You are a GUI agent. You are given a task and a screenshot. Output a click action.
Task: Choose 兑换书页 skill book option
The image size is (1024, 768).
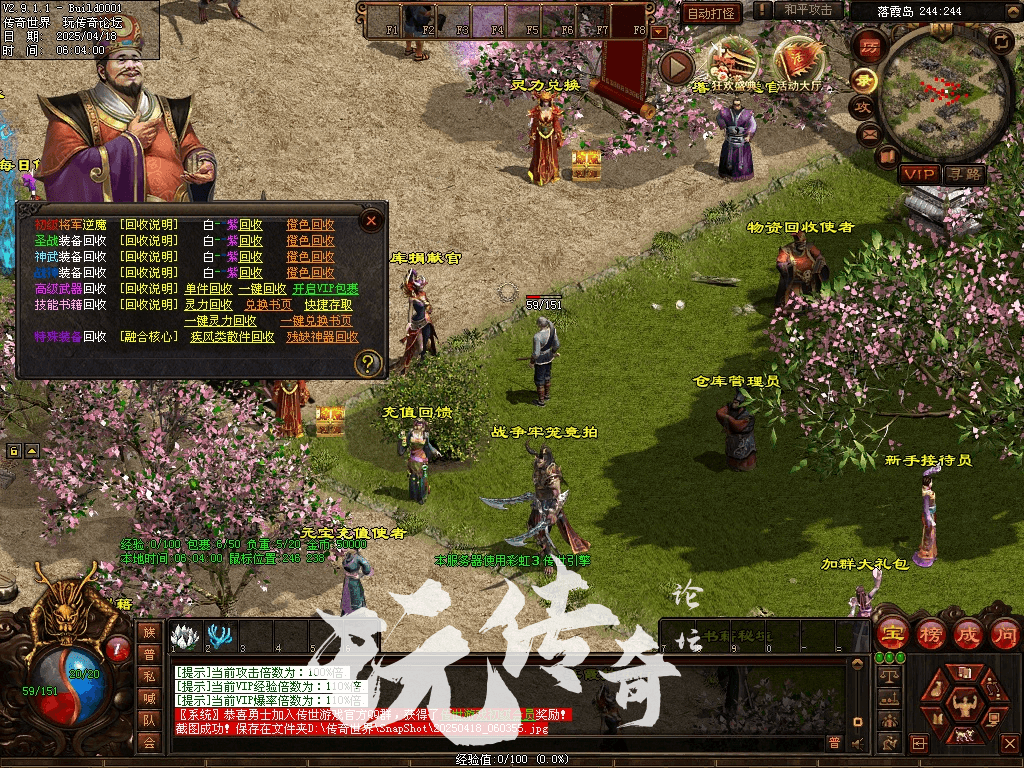[x=268, y=305]
